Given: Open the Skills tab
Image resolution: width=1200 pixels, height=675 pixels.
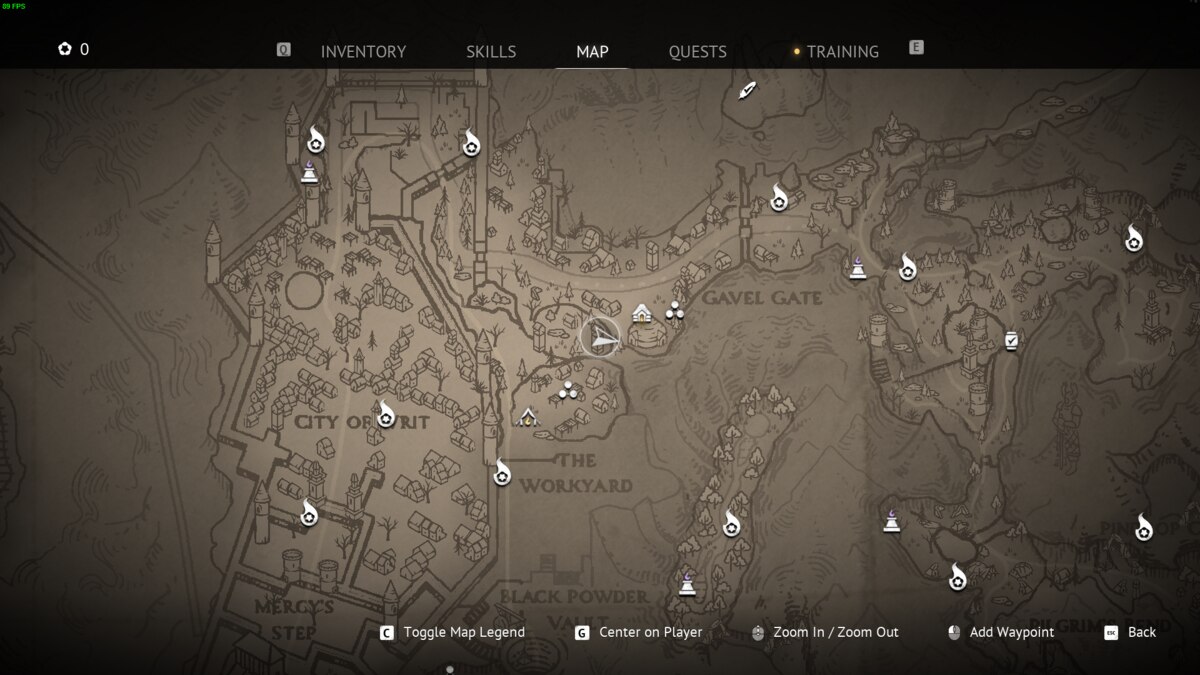Looking at the screenshot, I should tap(491, 52).
